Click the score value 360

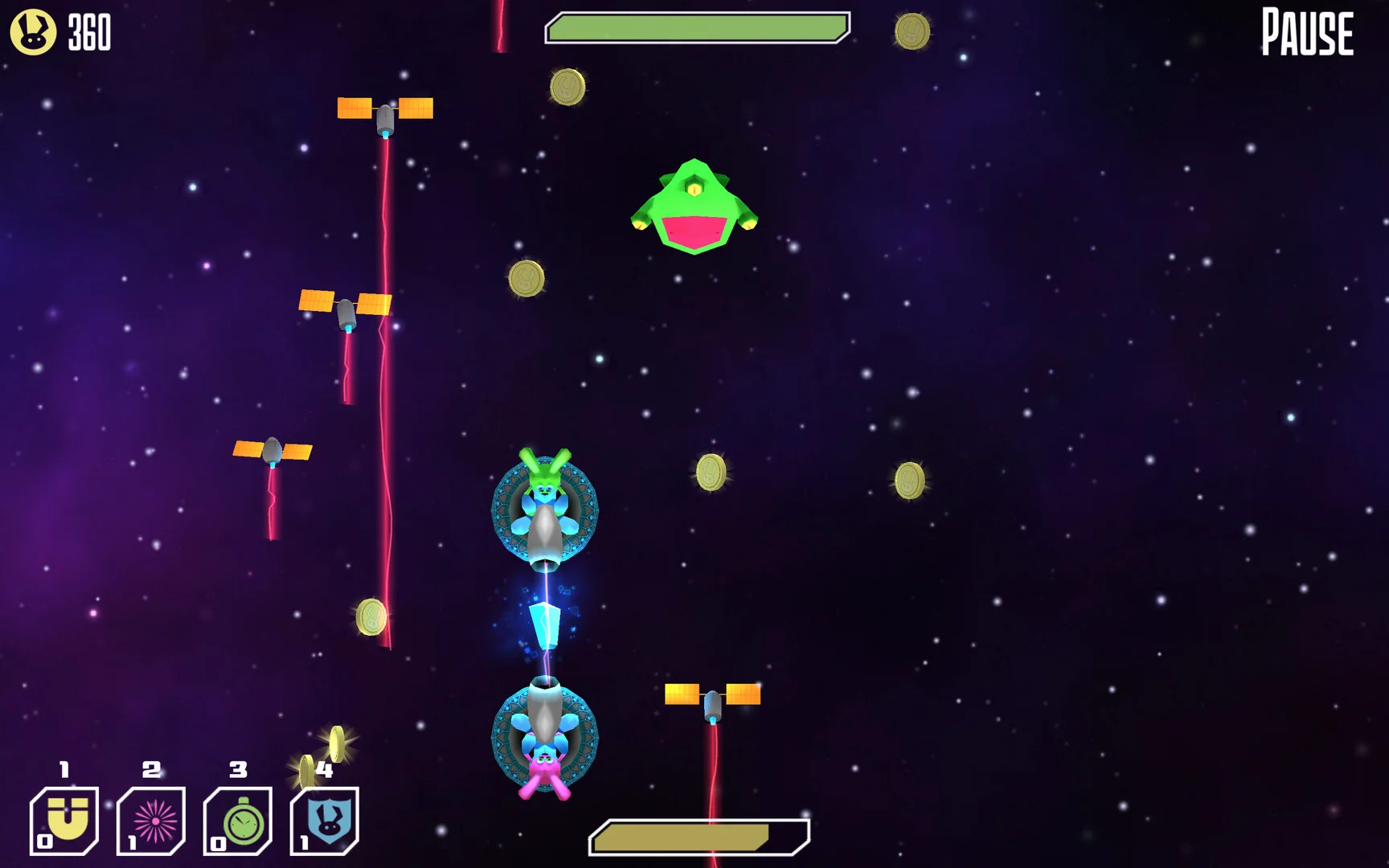pyautogui.click(x=88, y=32)
